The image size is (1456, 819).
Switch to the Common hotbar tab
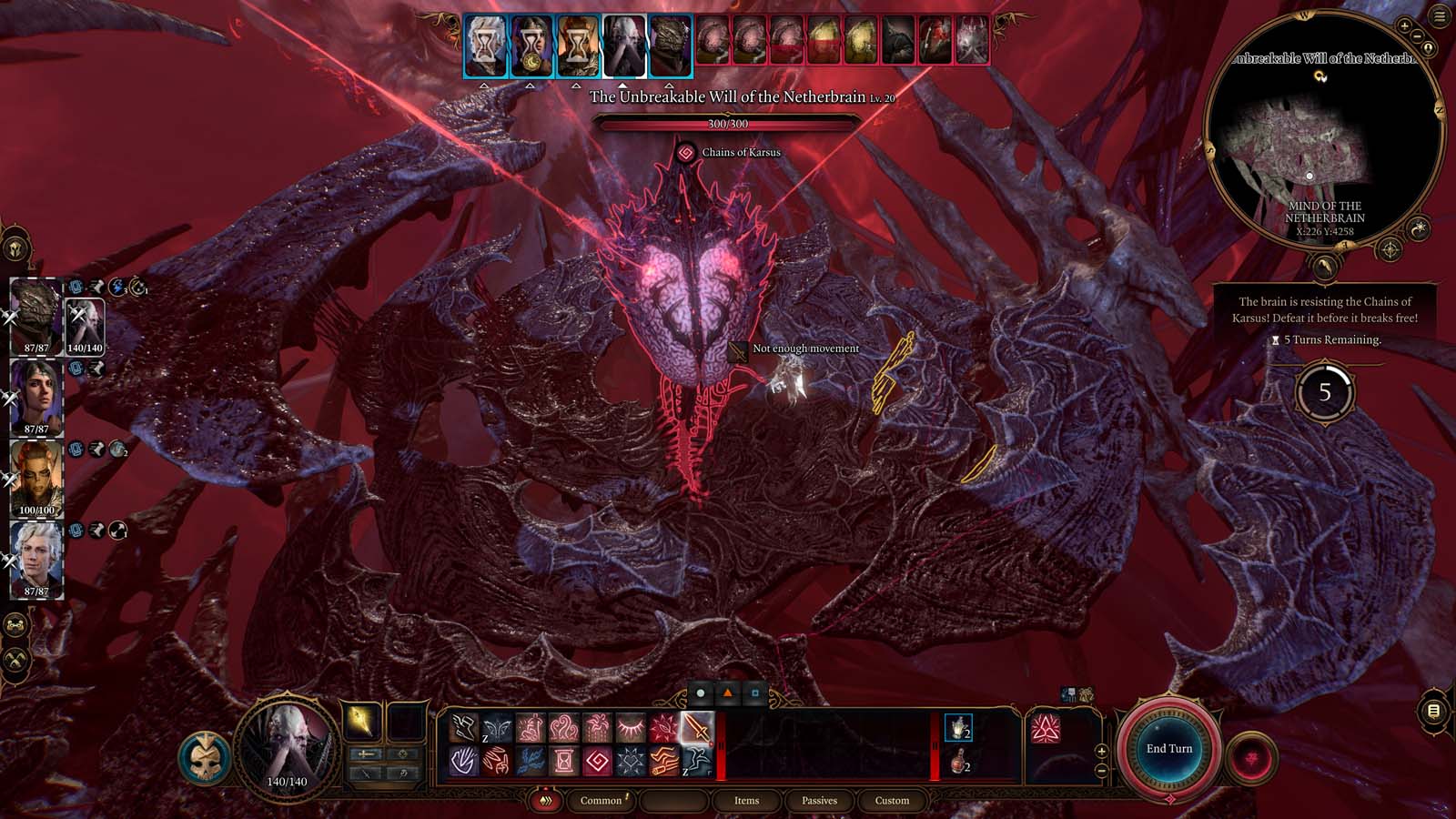[601, 801]
